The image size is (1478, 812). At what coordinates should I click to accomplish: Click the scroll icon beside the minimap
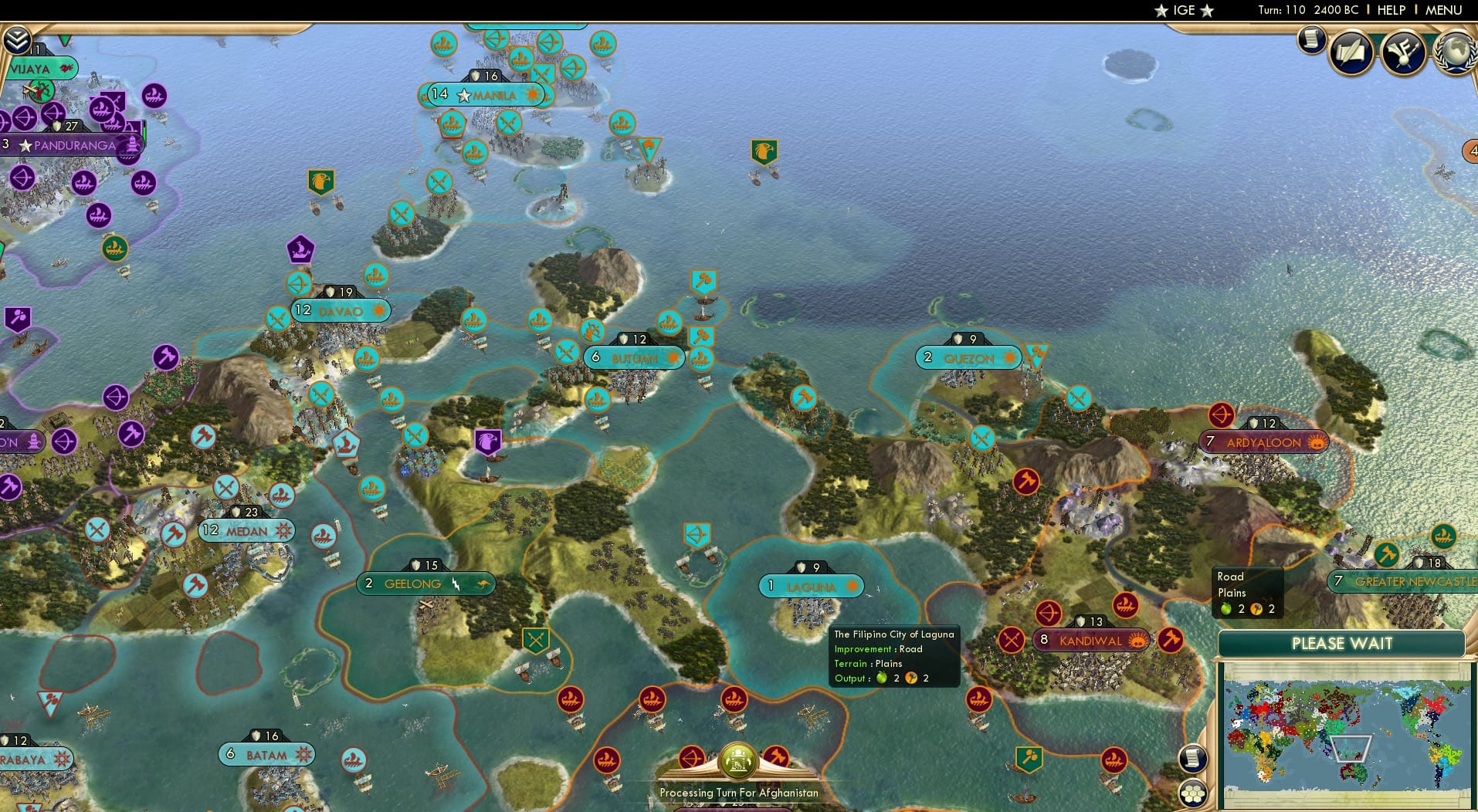tap(1193, 759)
